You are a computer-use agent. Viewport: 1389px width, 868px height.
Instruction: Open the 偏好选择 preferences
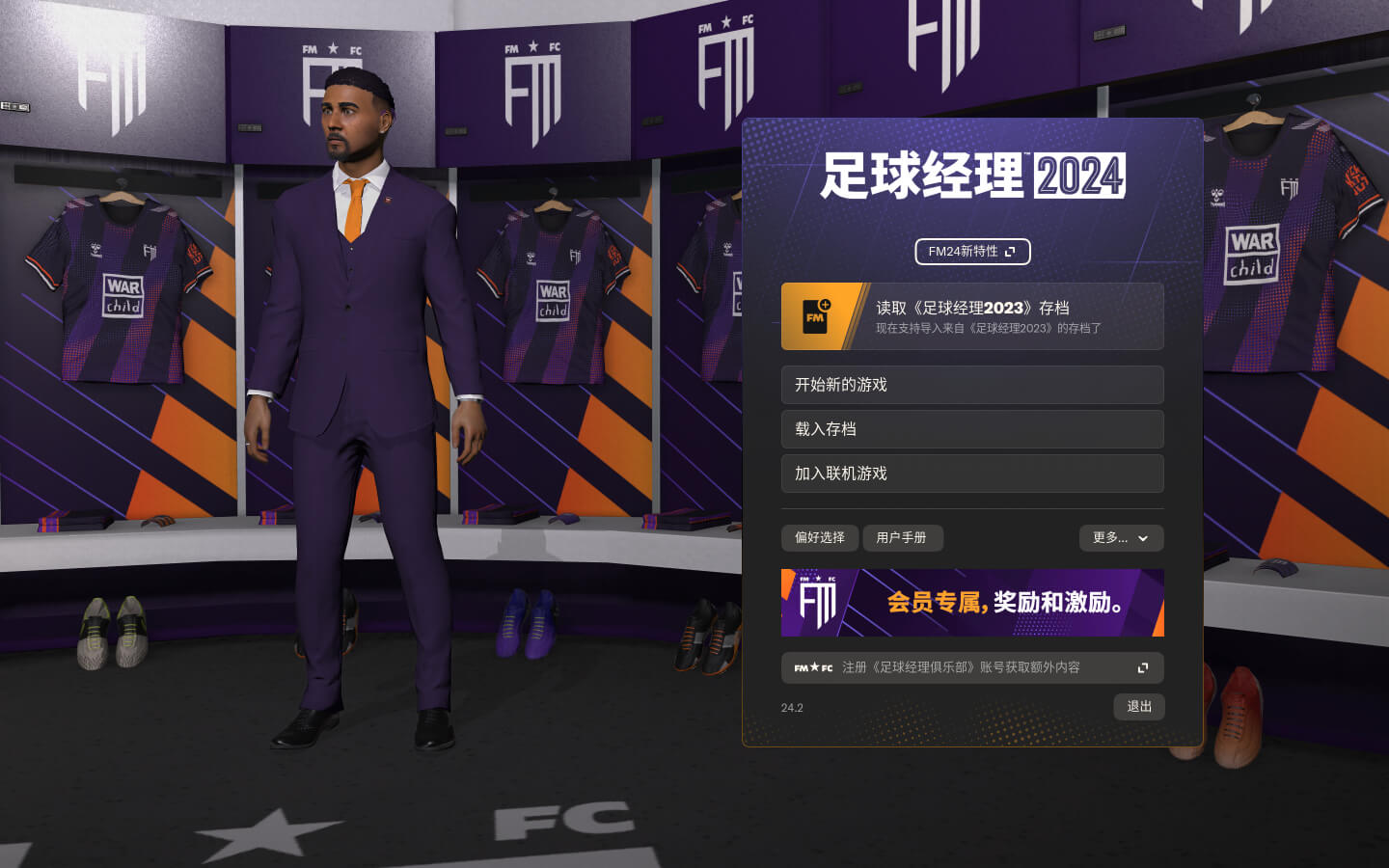click(x=819, y=538)
